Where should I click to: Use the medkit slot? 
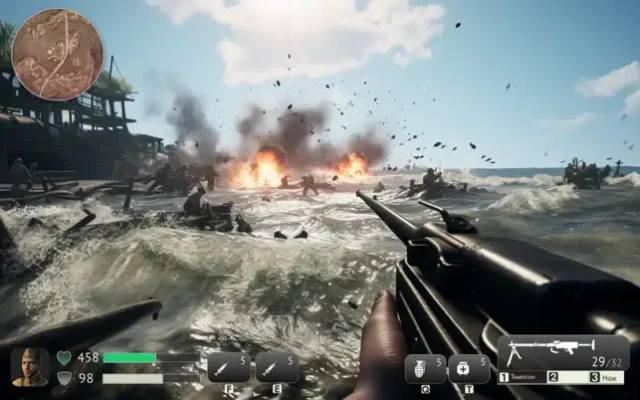[469, 368]
